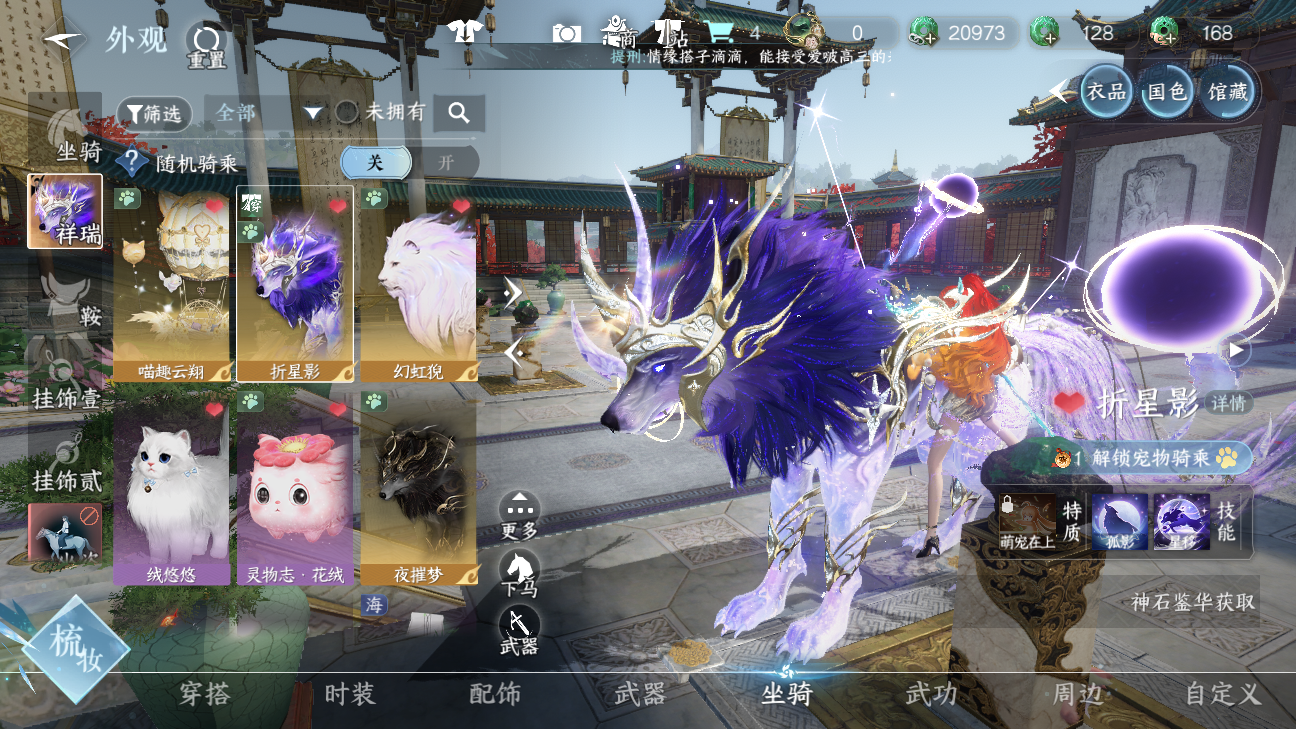Select the 幻虹猊 white lion mount
Viewport: 1296px width, 729px height.
pyautogui.click(x=418, y=284)
